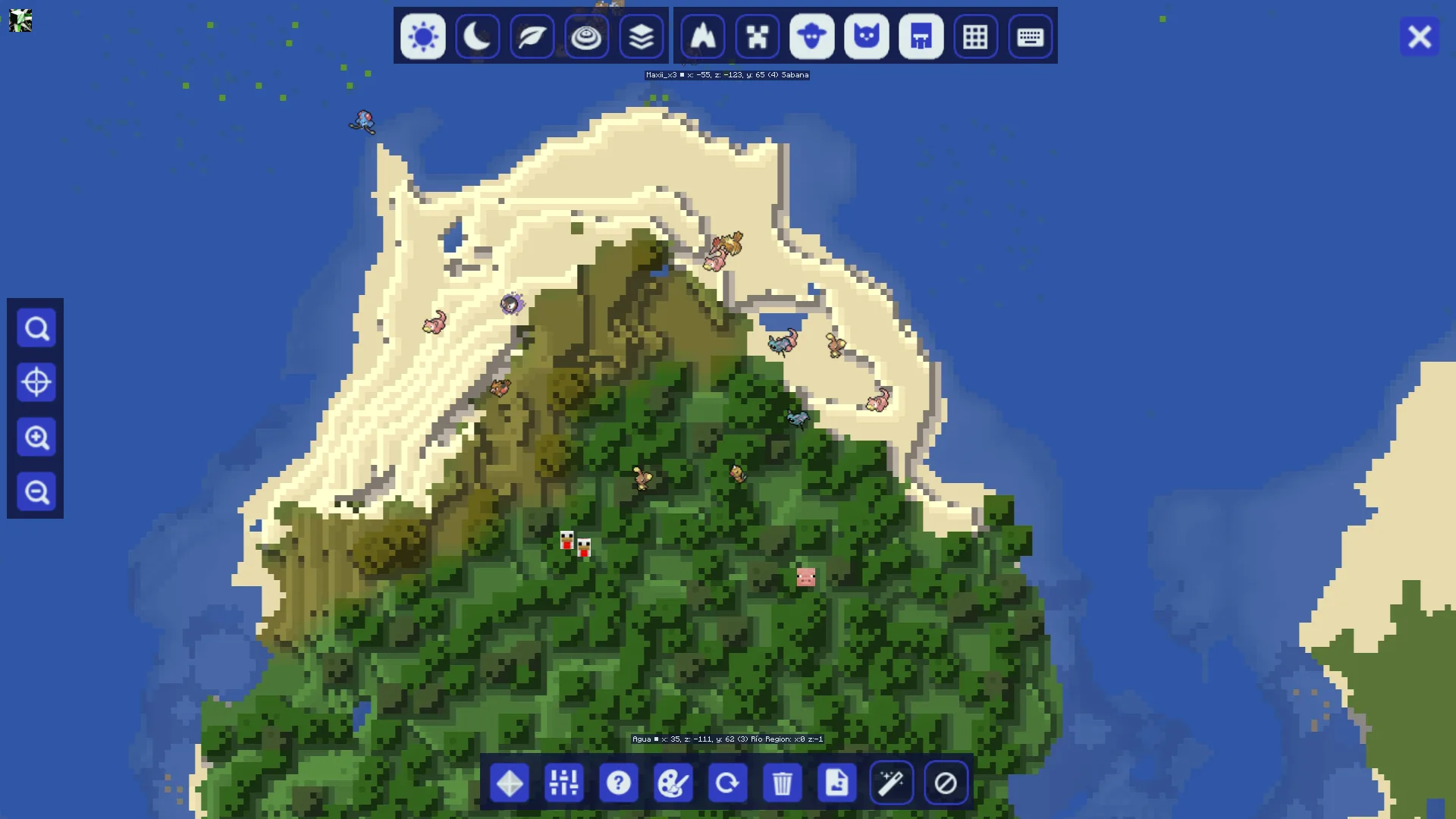The image size is (1456, 819).
Task: Toggle the biome coloring overlay
Action: pos(532,36)
